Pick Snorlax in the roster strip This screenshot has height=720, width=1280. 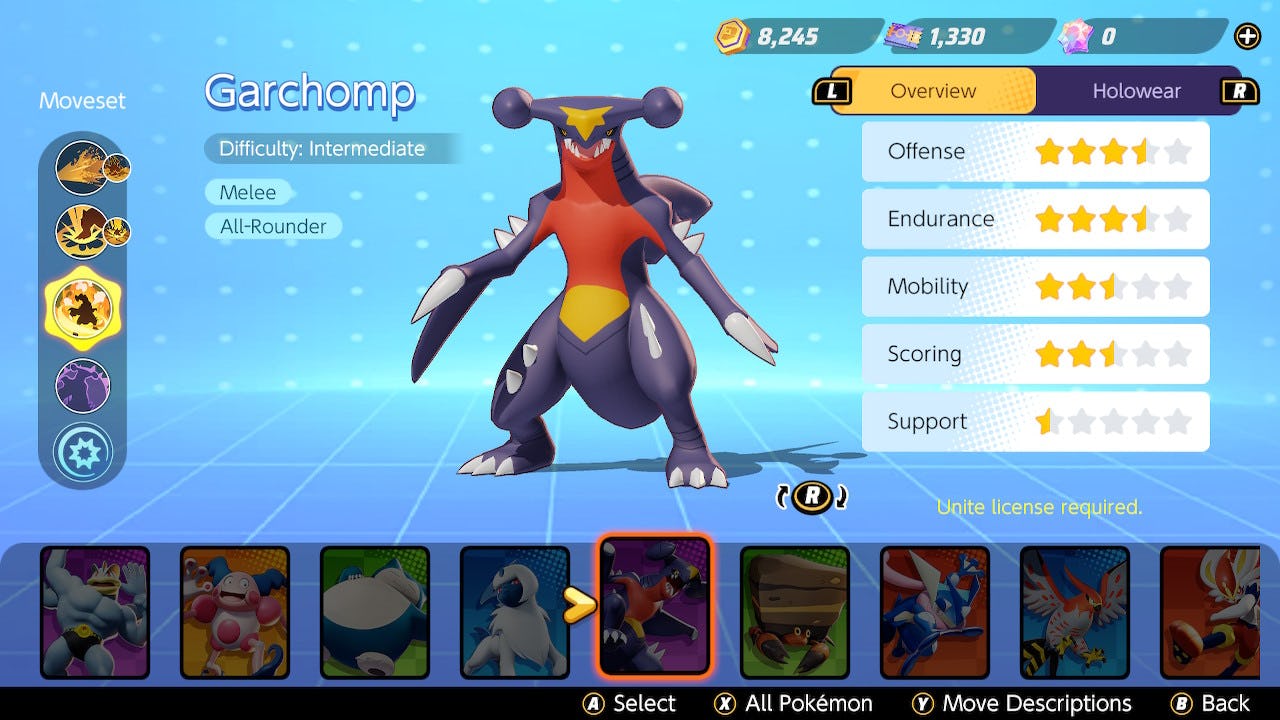click(375, 612)
